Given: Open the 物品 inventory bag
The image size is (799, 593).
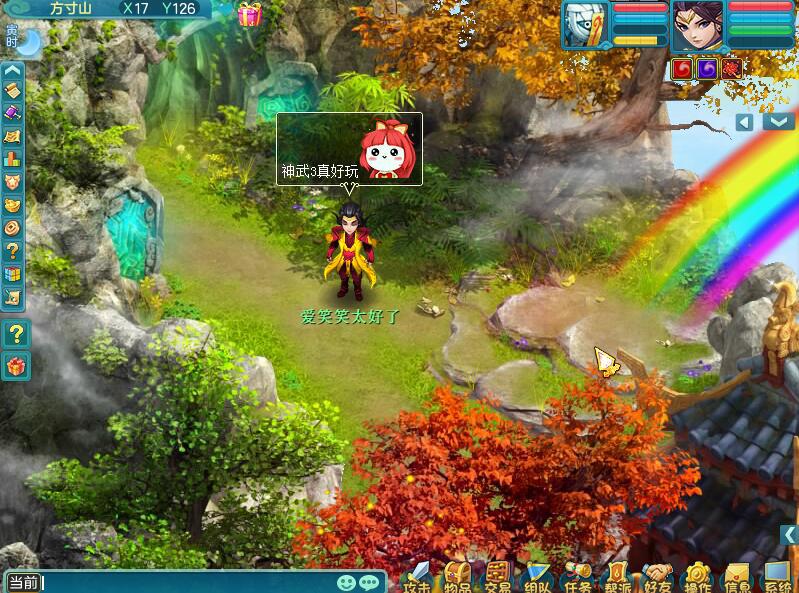Looking at the screenshot, I should [458, 578].
